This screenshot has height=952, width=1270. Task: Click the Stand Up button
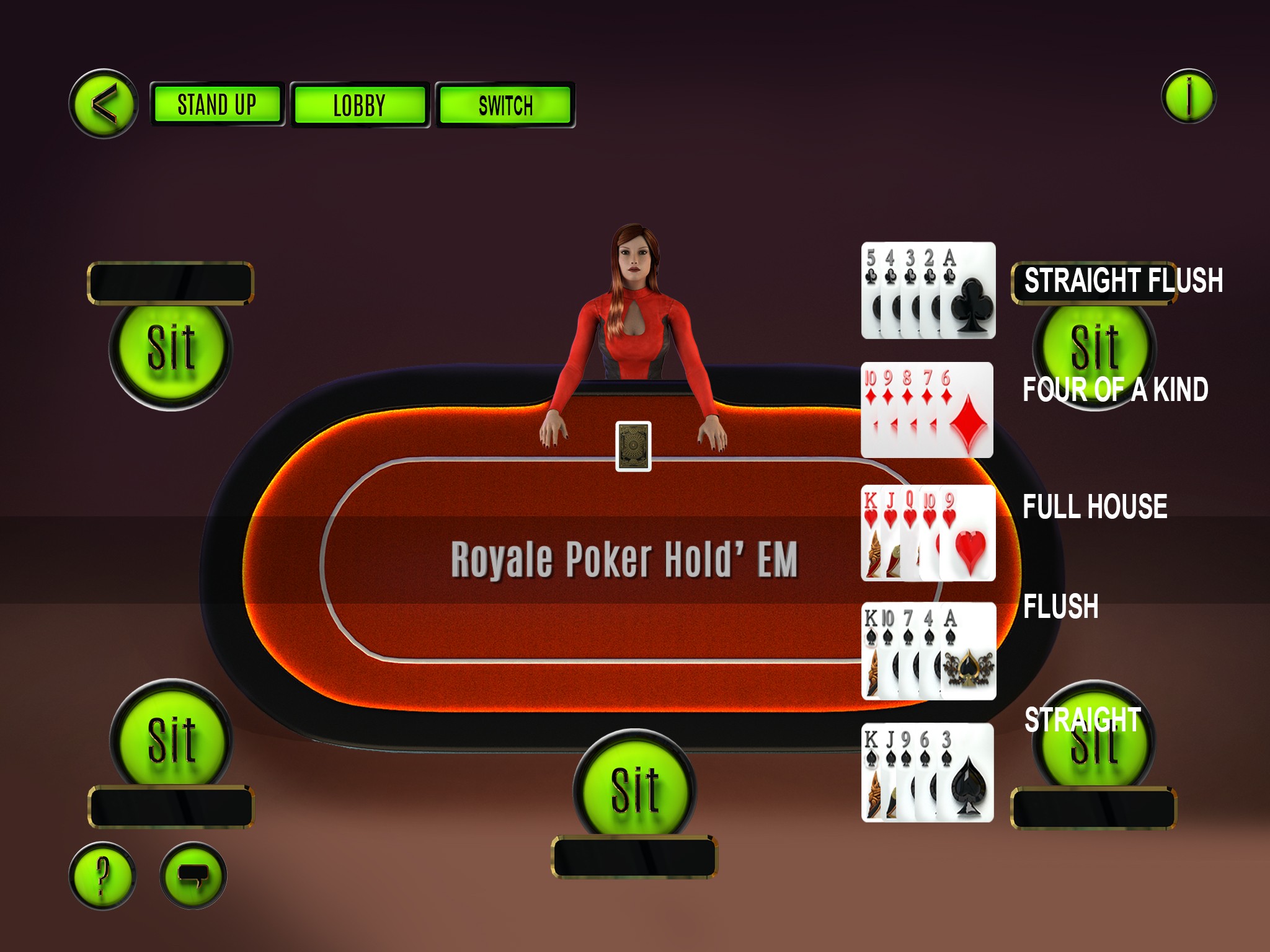216,104
